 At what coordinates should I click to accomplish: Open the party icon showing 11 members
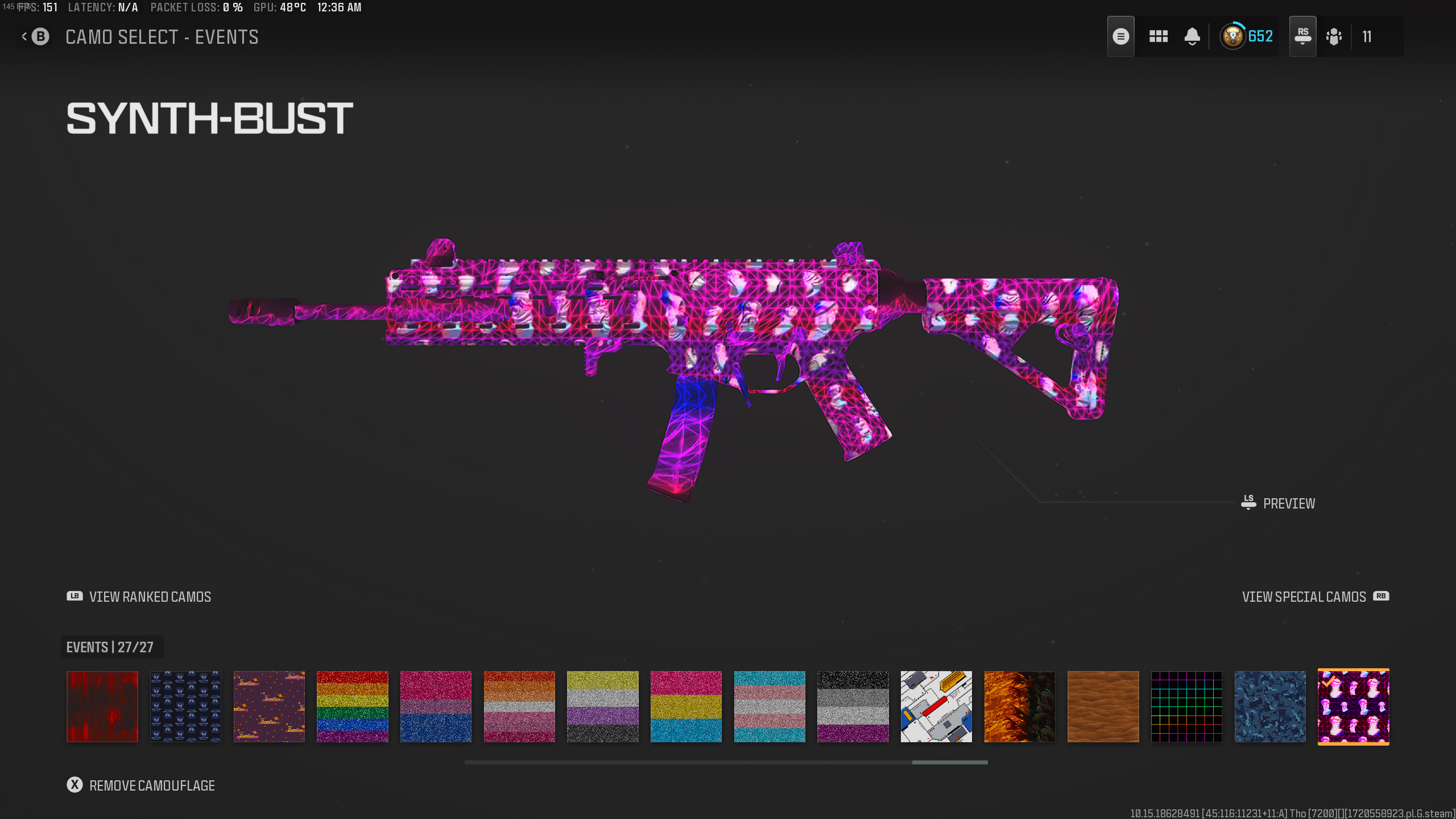1334,36
